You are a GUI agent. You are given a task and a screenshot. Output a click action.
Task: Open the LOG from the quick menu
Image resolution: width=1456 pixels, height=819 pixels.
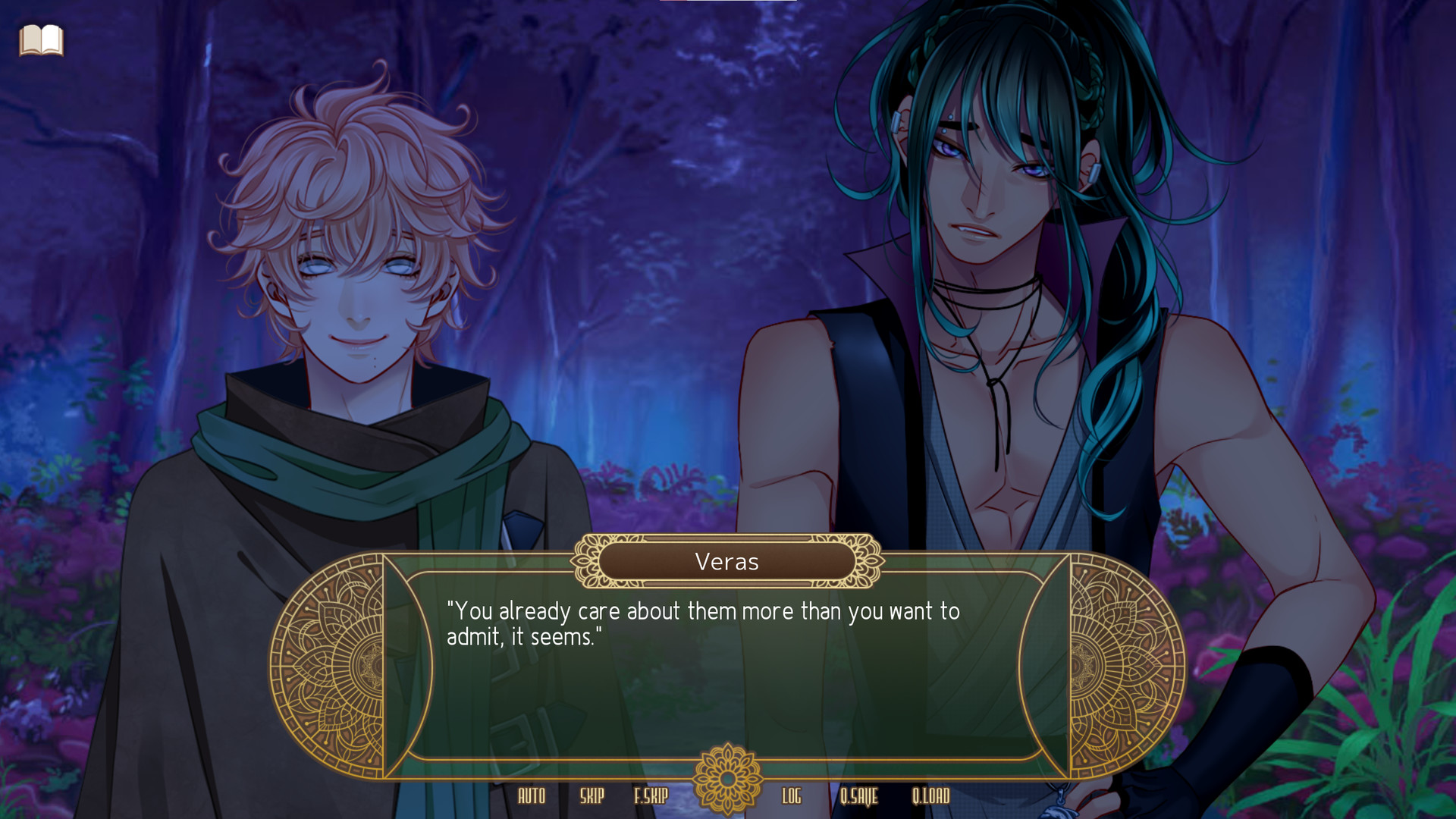[792, 797]
